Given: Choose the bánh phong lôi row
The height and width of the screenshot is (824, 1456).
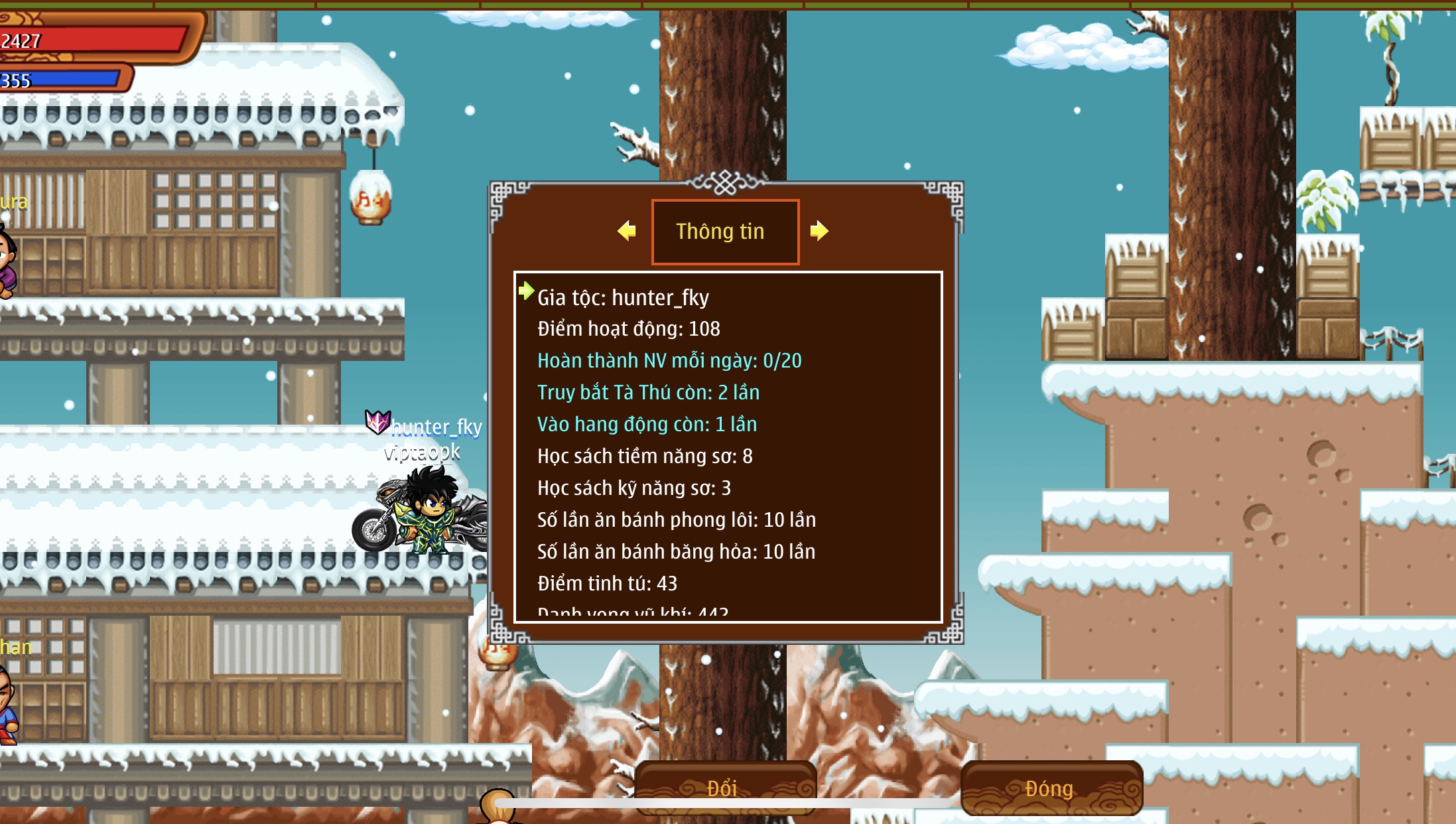Looking at the screenshot, I should pyautogui.click(x=676, y=520).
